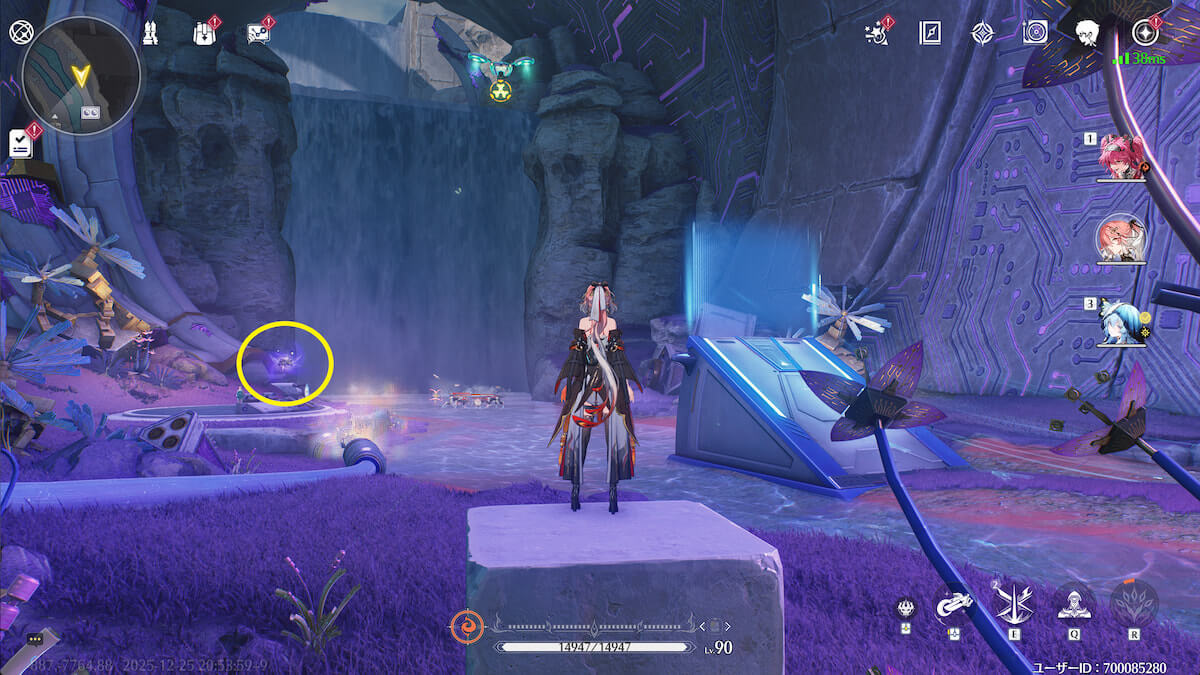This screenshot has height=675, width=1200.
Task: Open the chess-pieces icon in the top bar
Action: coord(149,33)
